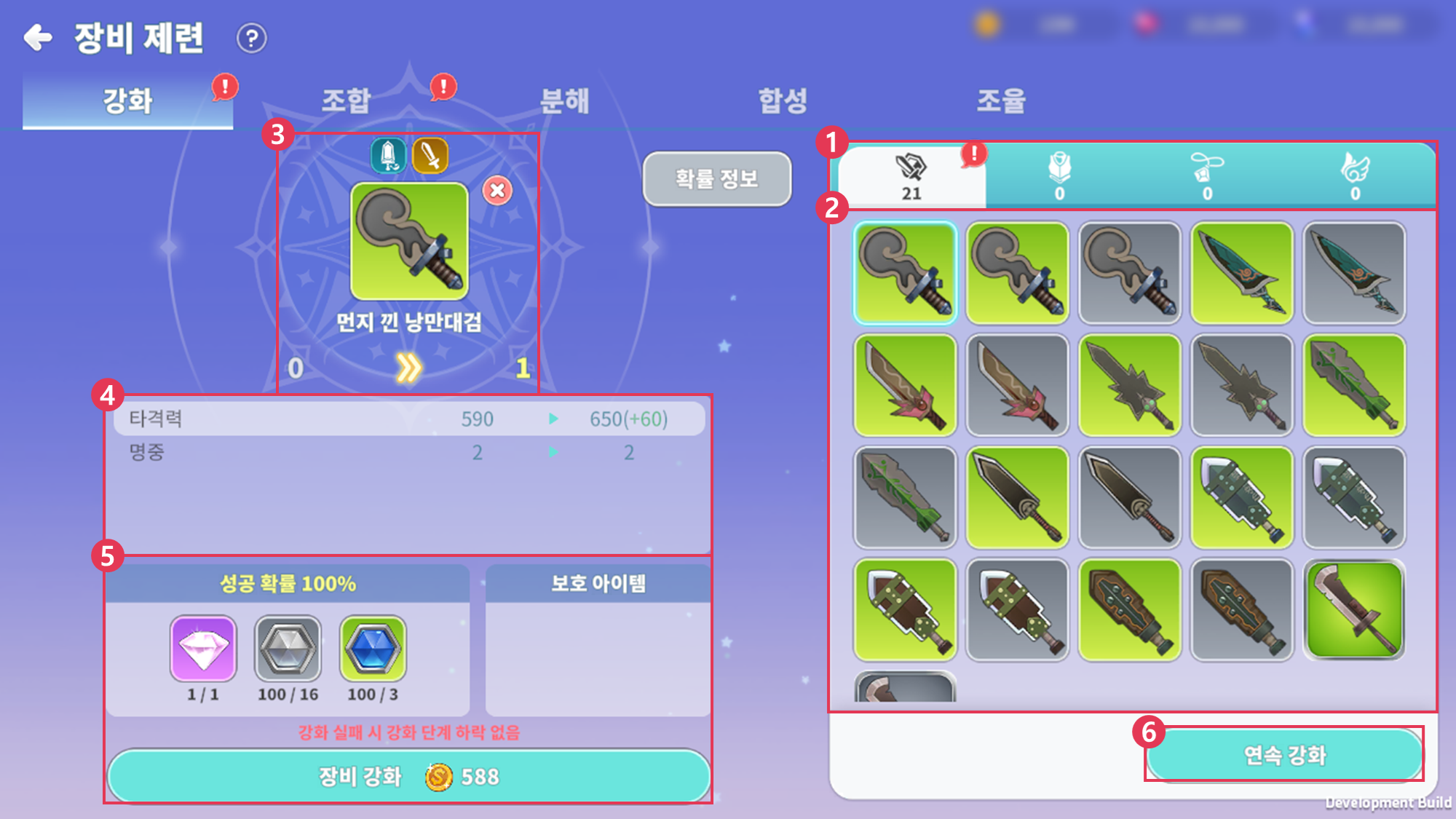Viewport: 1456px width, 819px height.
Task: Open the 분해 tab
Action: (564, 100)
